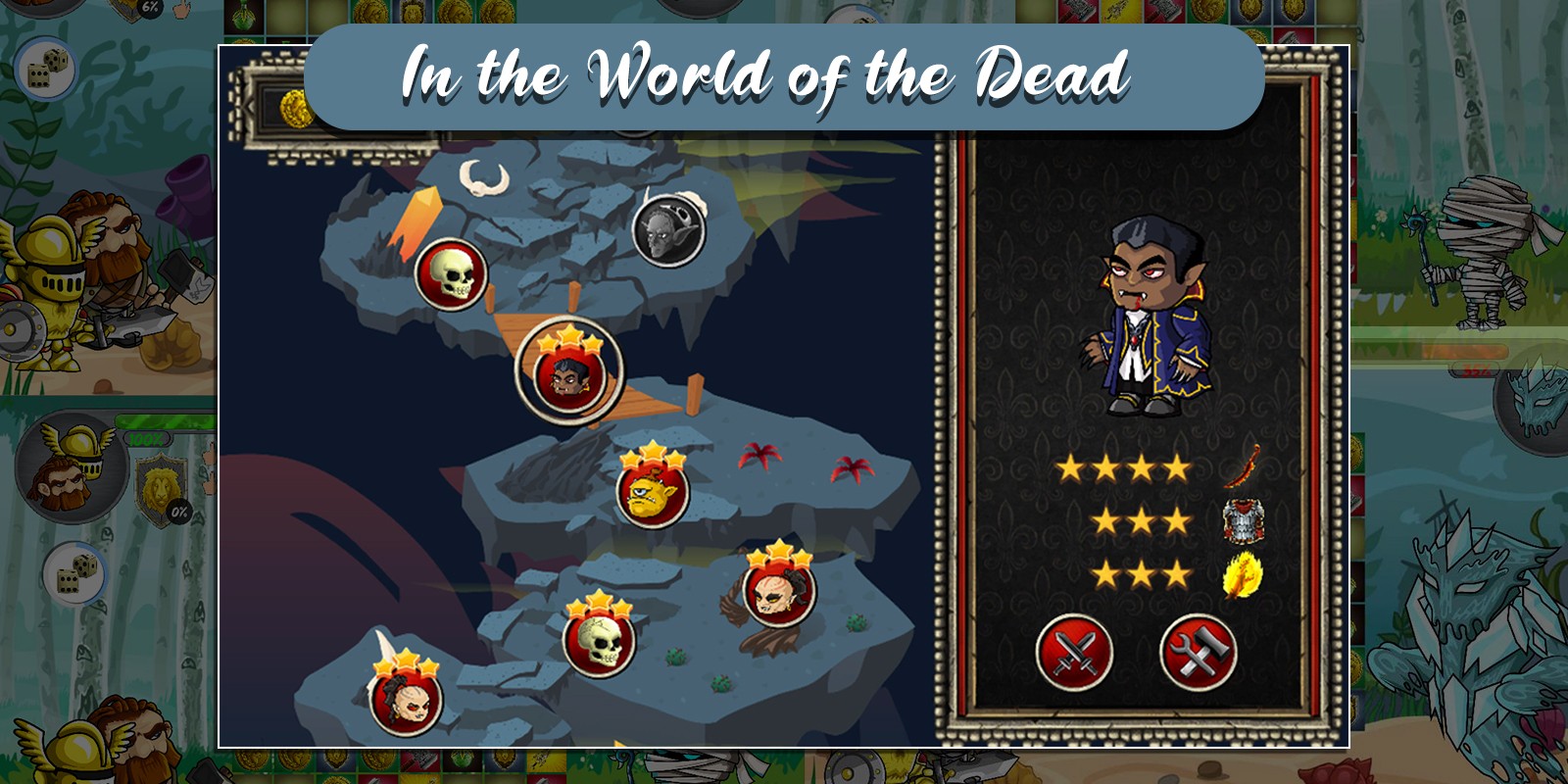
Task: Pick the yellow-eyed hag level node
Action: coord(779,591)
